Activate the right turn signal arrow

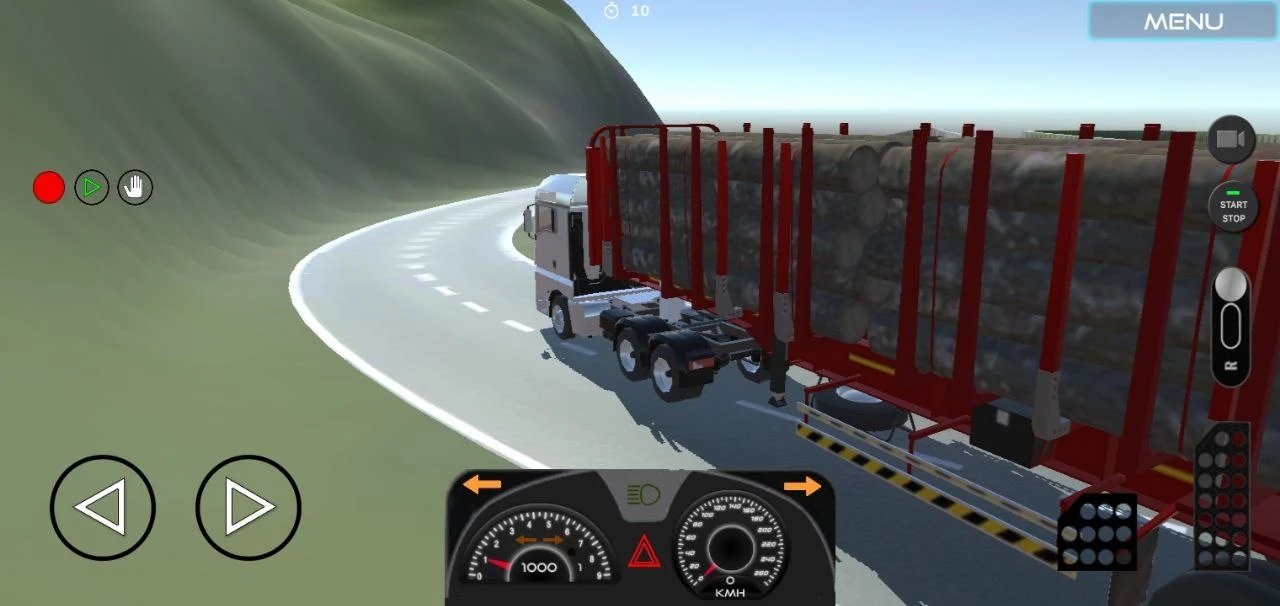point(802,486)
